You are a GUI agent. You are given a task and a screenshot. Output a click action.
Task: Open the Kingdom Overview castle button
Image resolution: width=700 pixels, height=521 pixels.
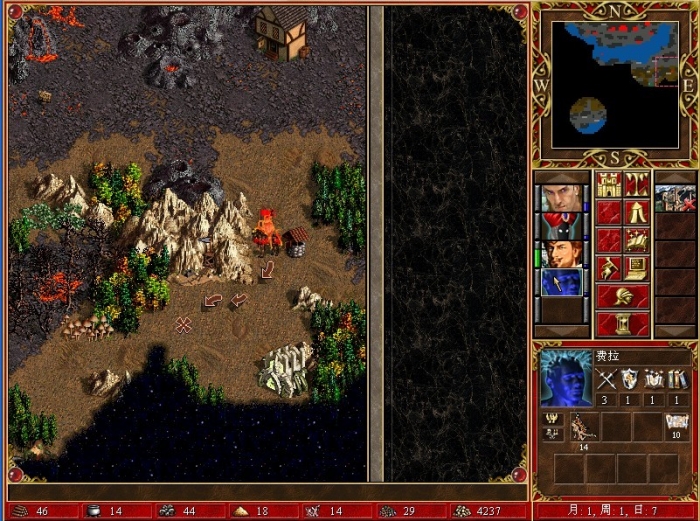(609, 185)
